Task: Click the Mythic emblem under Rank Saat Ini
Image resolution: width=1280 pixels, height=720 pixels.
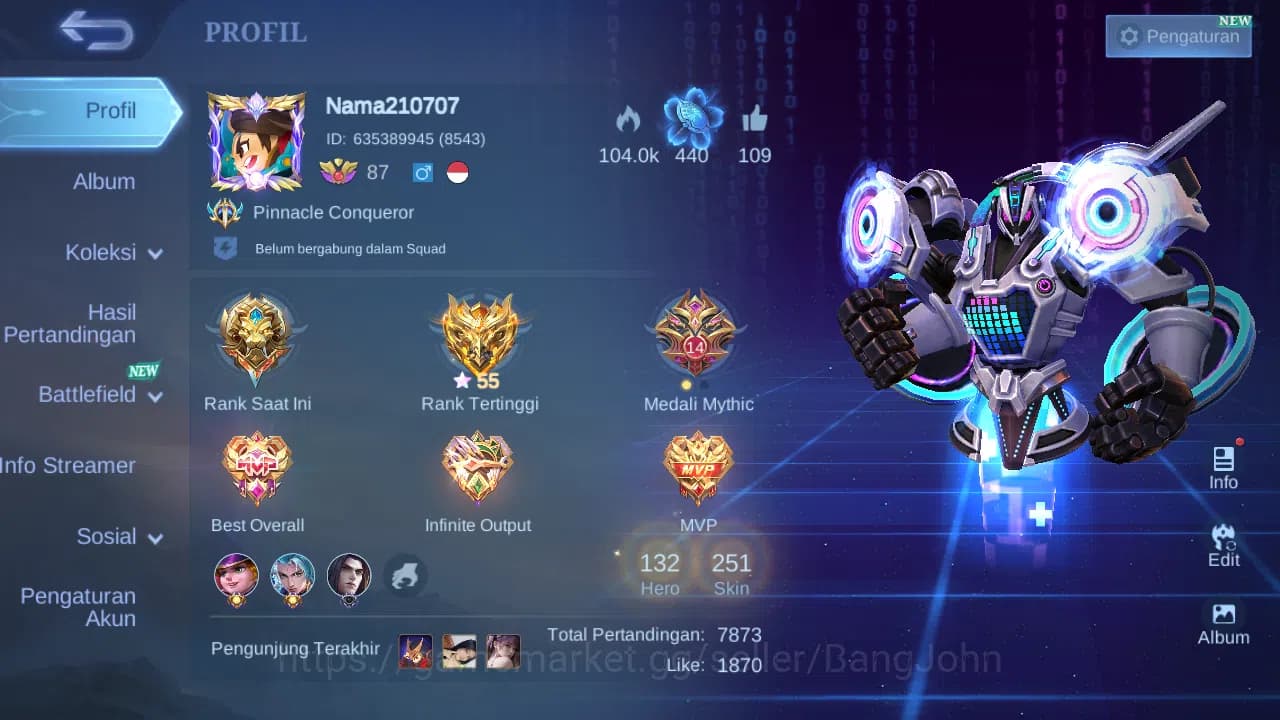Action: tap(257, 337)
